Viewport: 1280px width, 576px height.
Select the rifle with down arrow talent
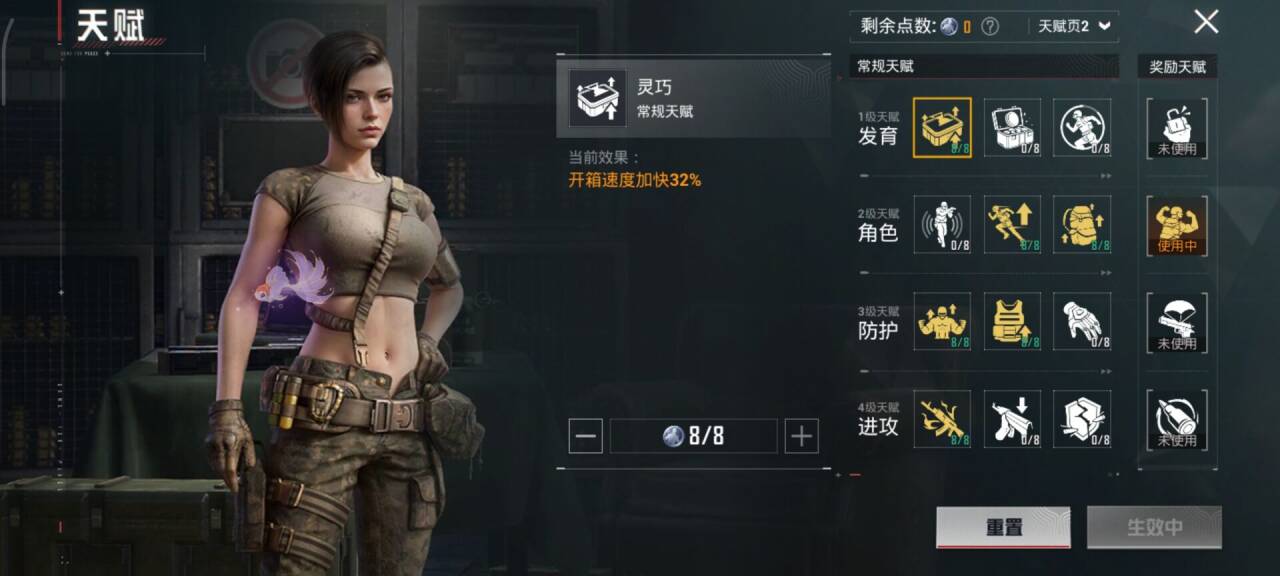1012,418
